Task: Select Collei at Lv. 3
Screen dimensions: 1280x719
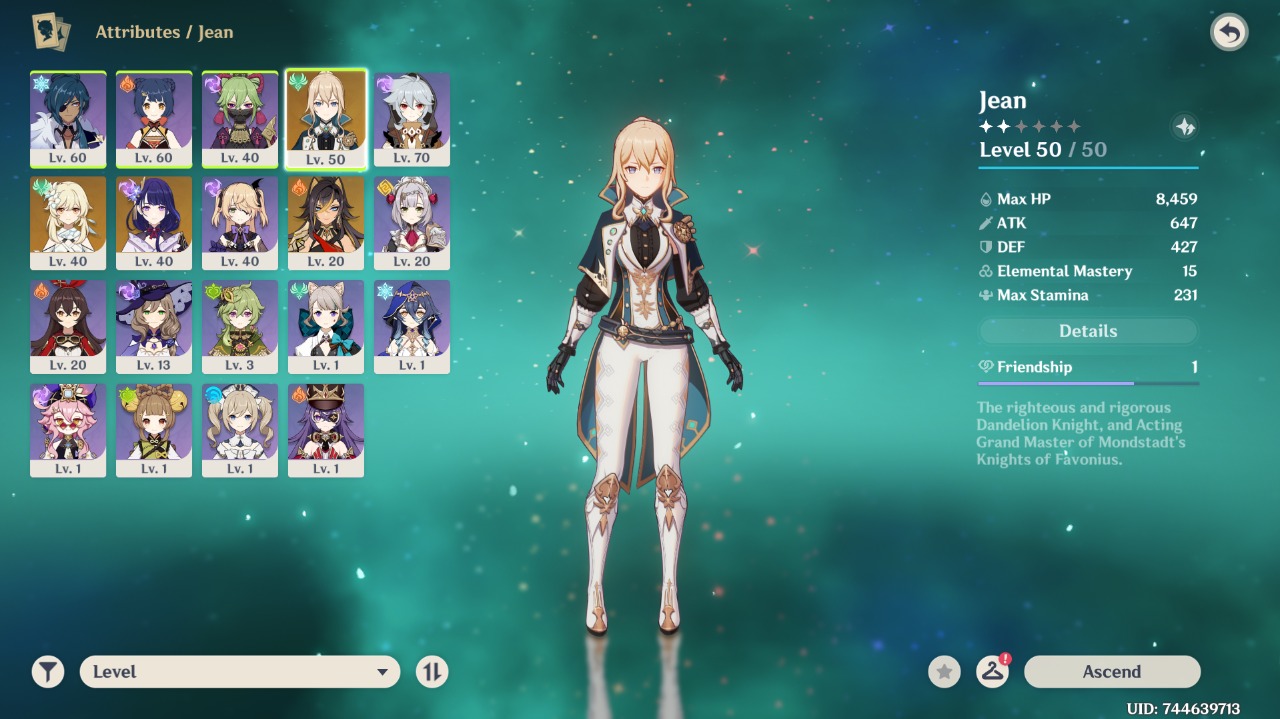Action: pyautogui.click(x=240, y=326)
